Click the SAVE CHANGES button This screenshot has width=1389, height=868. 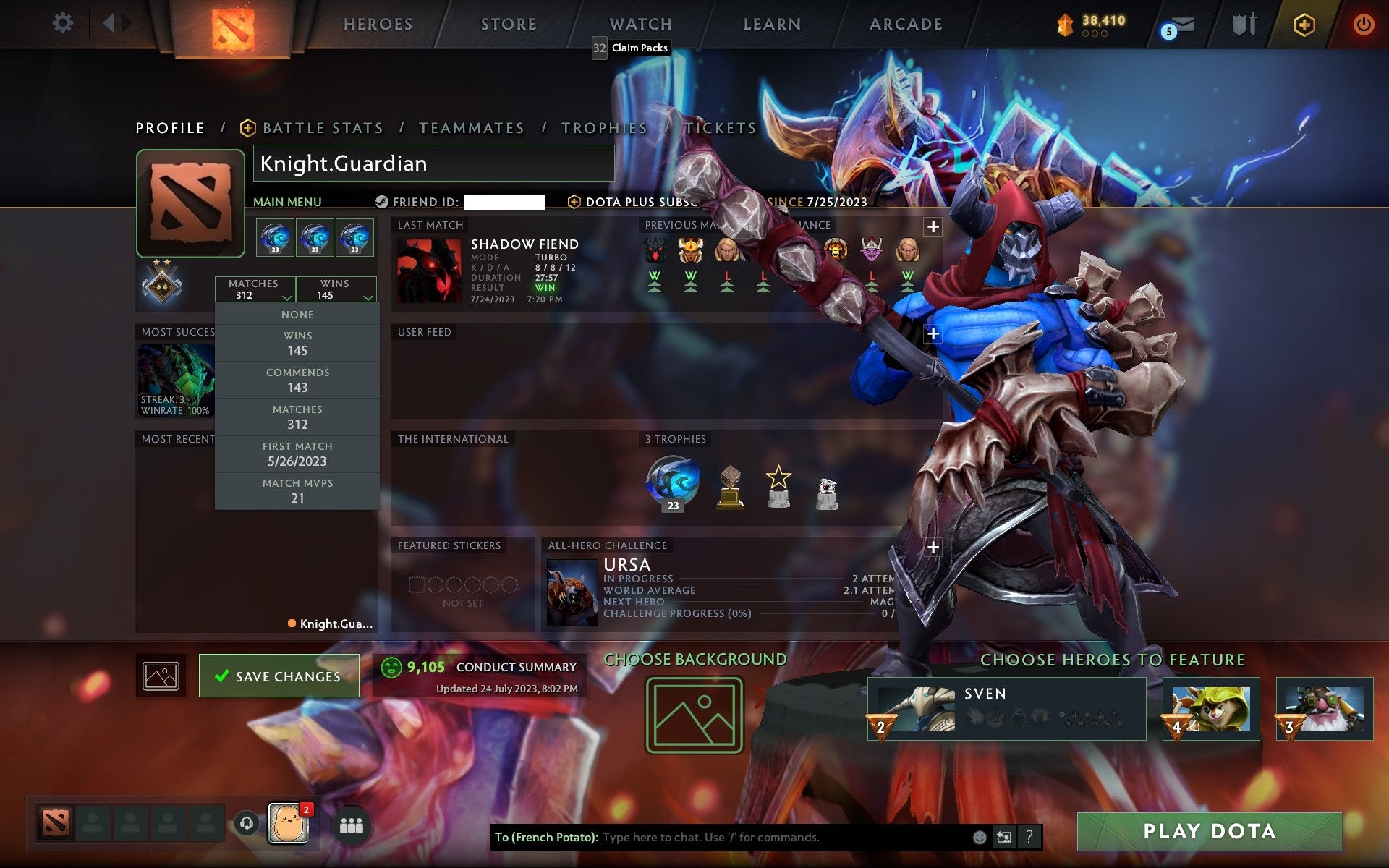coord(279,676)
